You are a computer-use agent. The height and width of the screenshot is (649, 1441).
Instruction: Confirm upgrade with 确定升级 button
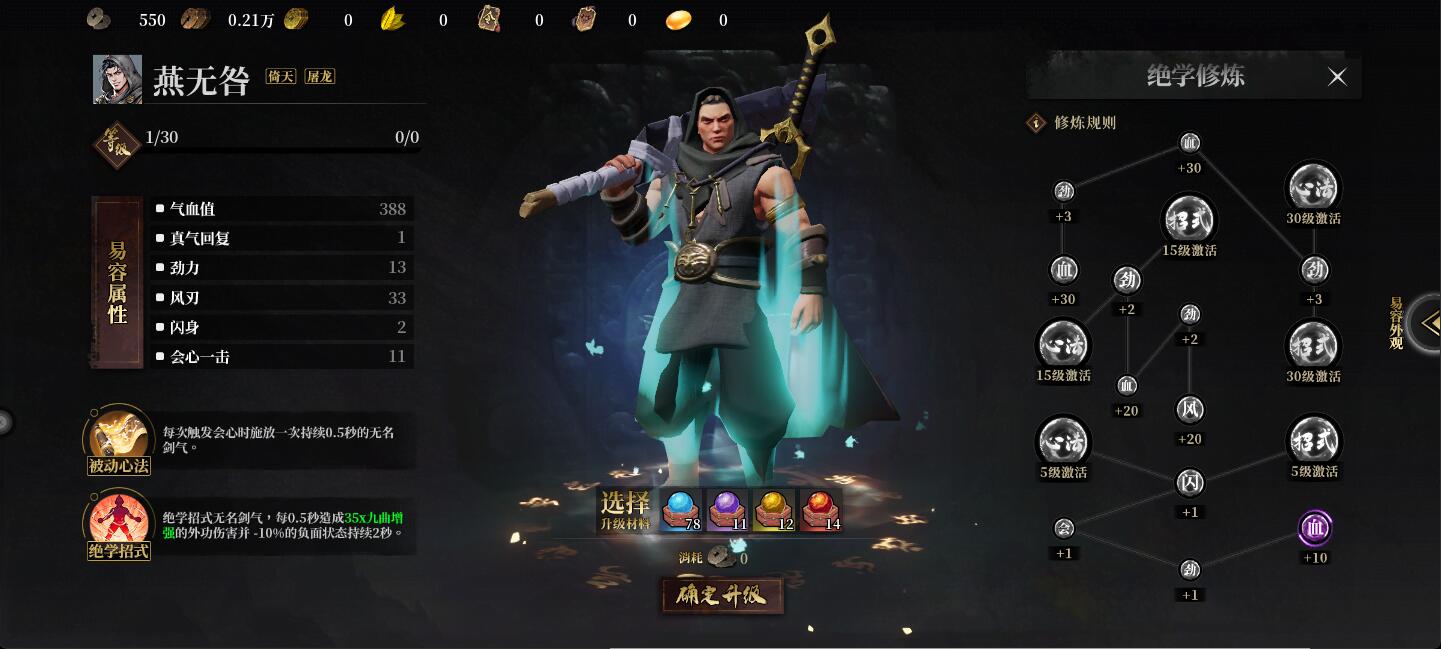click(721, 595)
